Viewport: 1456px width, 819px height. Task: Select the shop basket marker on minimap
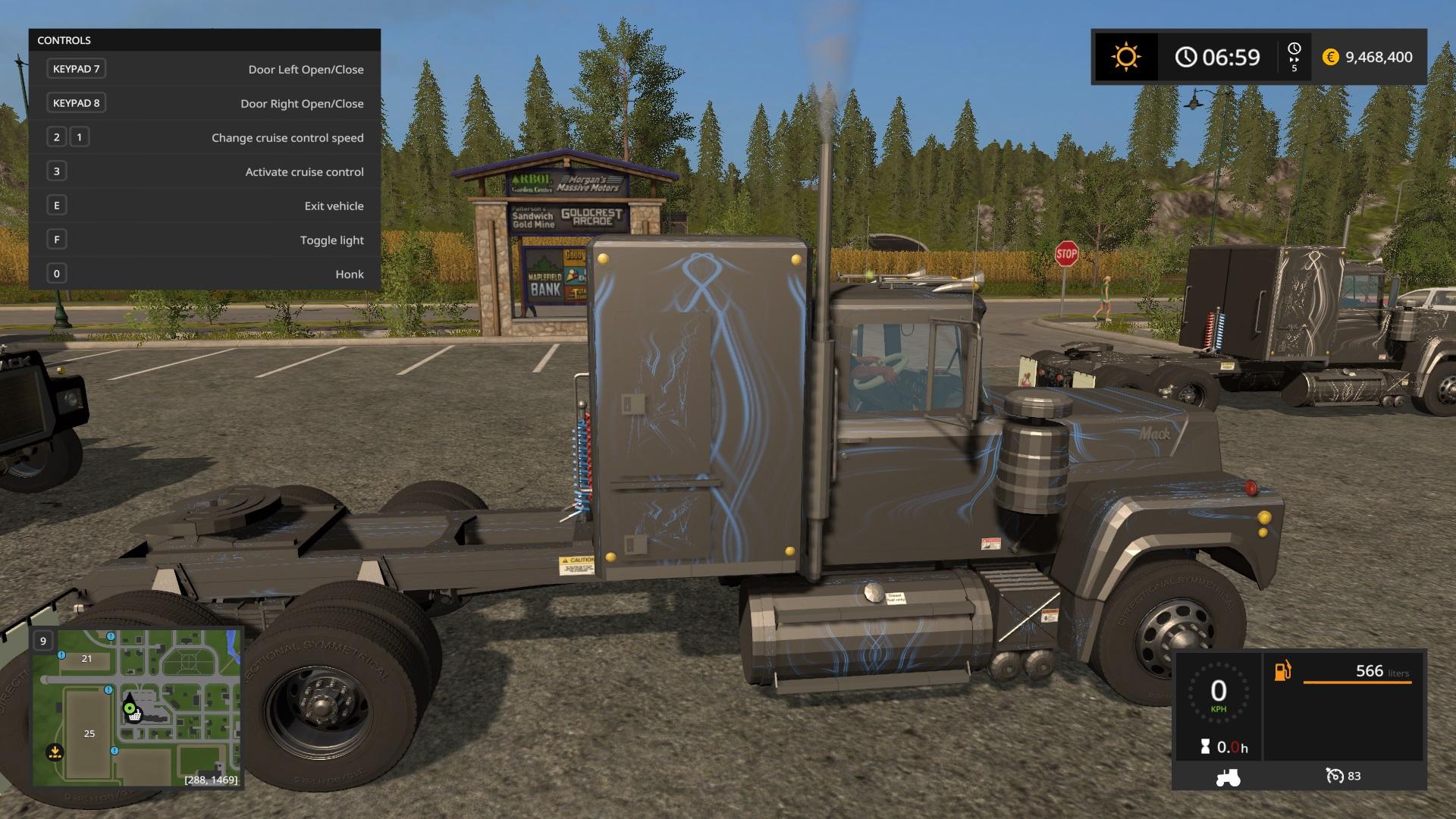tap(134, 715)
